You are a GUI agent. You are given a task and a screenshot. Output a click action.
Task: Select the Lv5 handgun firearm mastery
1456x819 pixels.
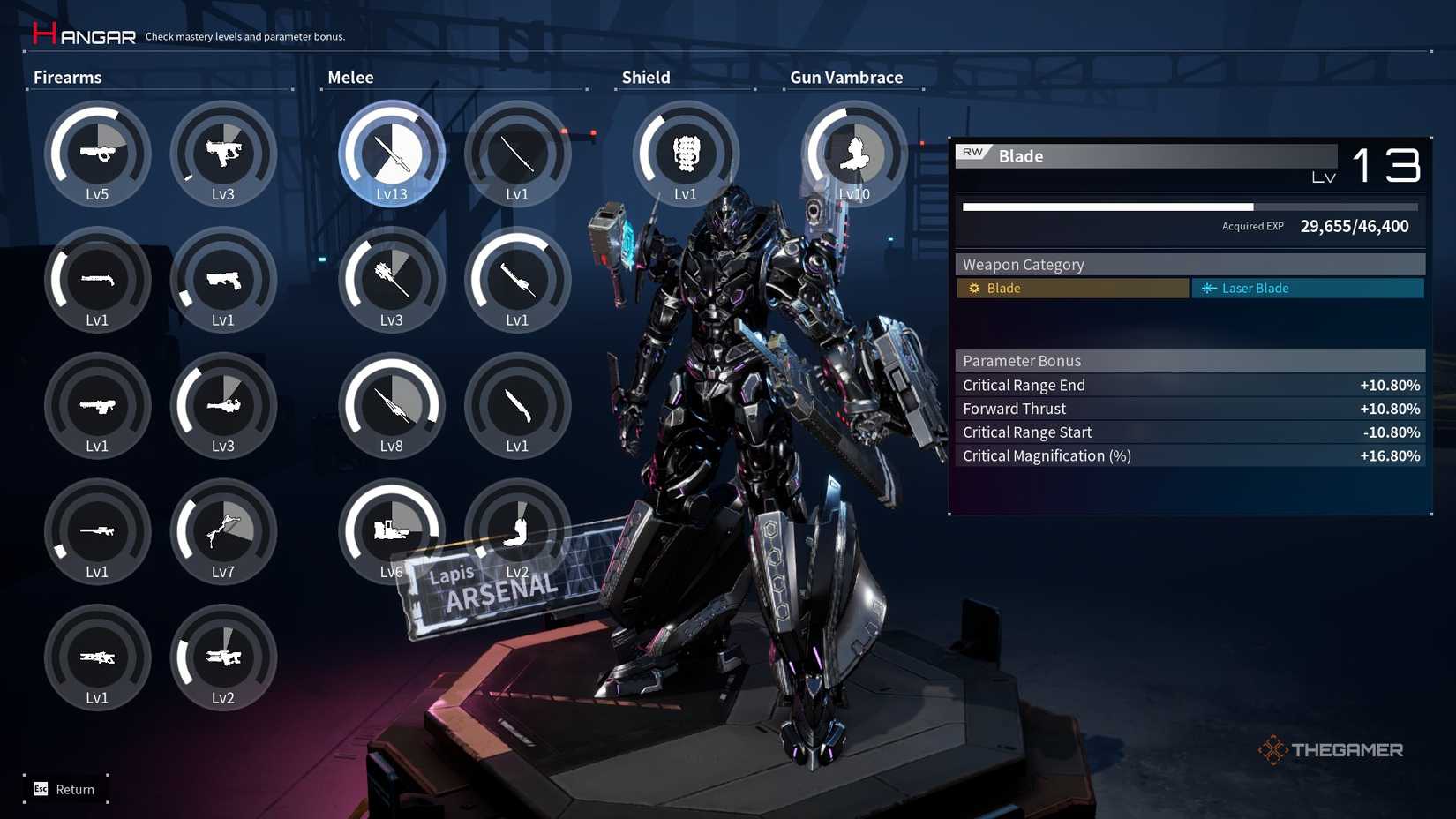coord(97,154)
